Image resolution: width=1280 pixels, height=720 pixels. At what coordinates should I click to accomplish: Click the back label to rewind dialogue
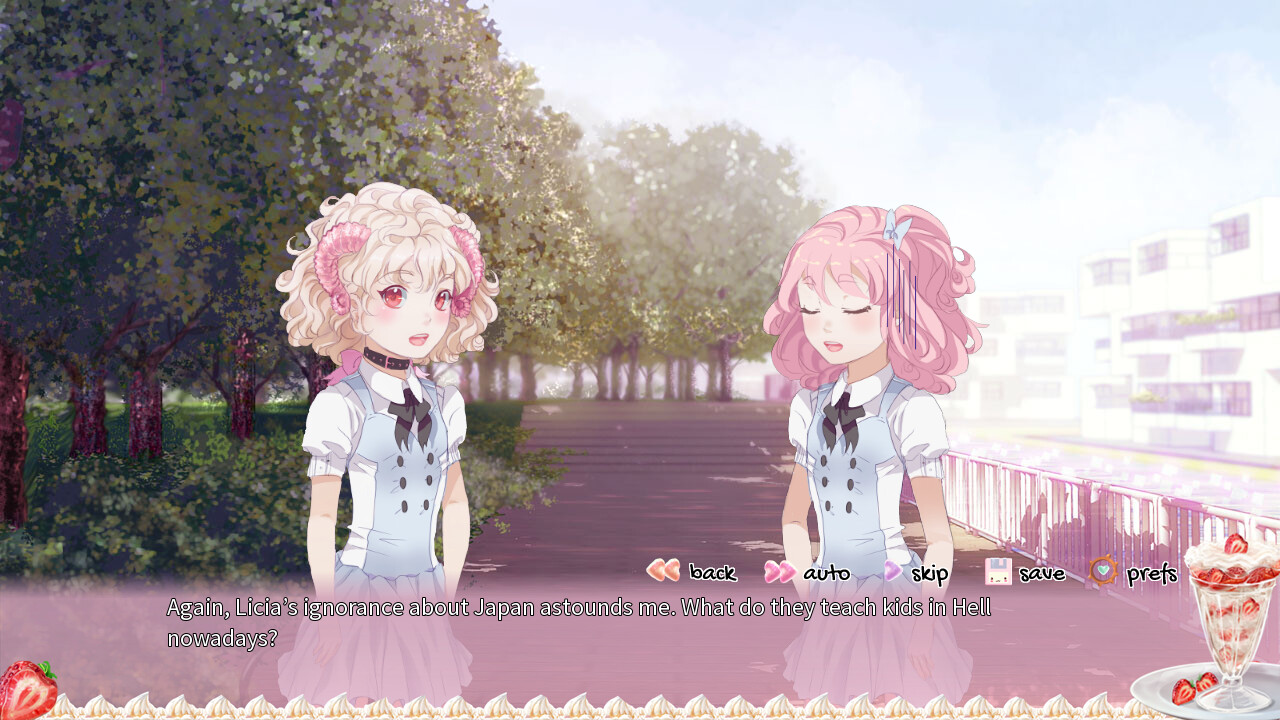[712, 573]
